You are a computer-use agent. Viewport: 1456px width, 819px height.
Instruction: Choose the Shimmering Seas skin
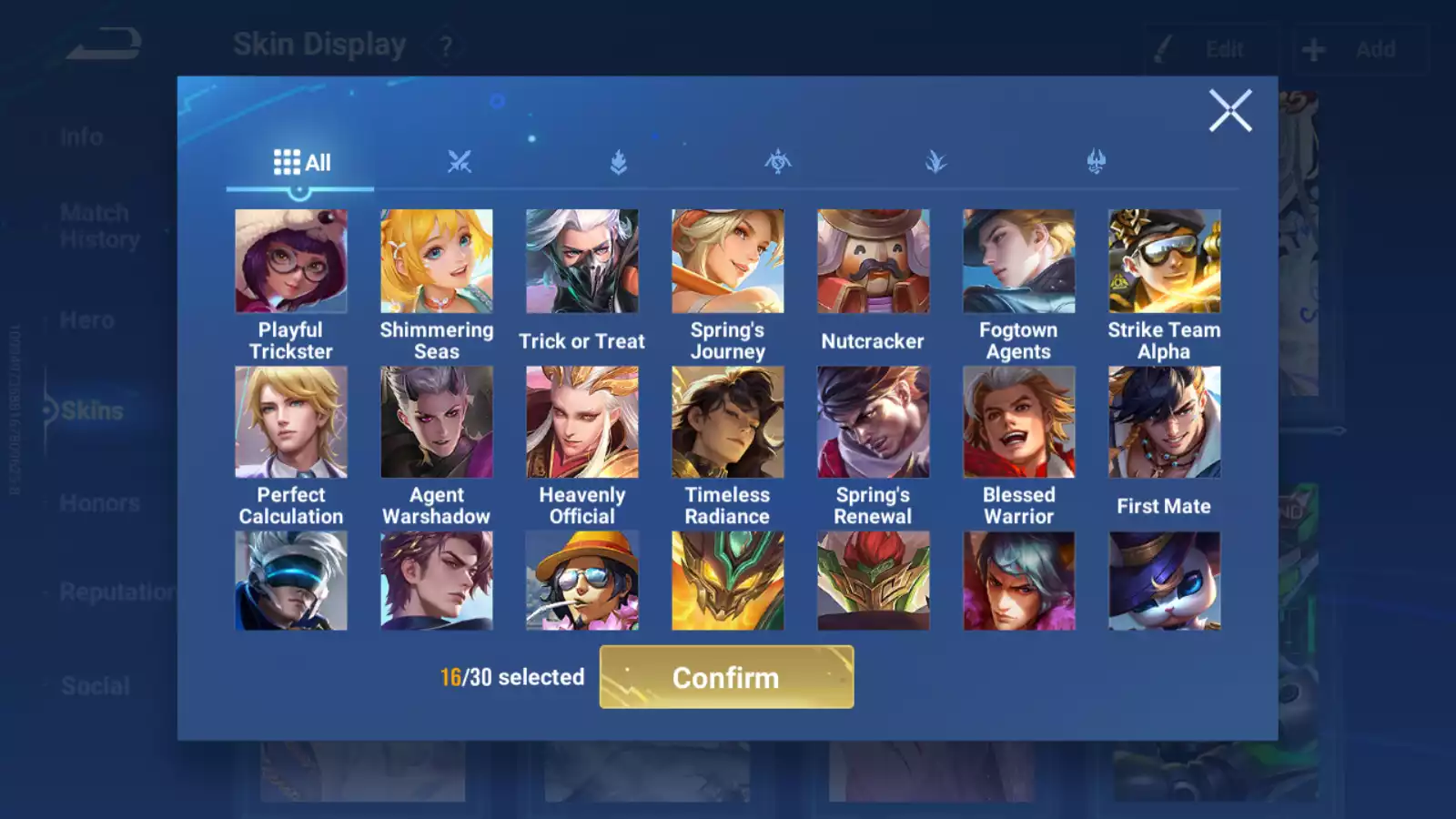point(436,262)
